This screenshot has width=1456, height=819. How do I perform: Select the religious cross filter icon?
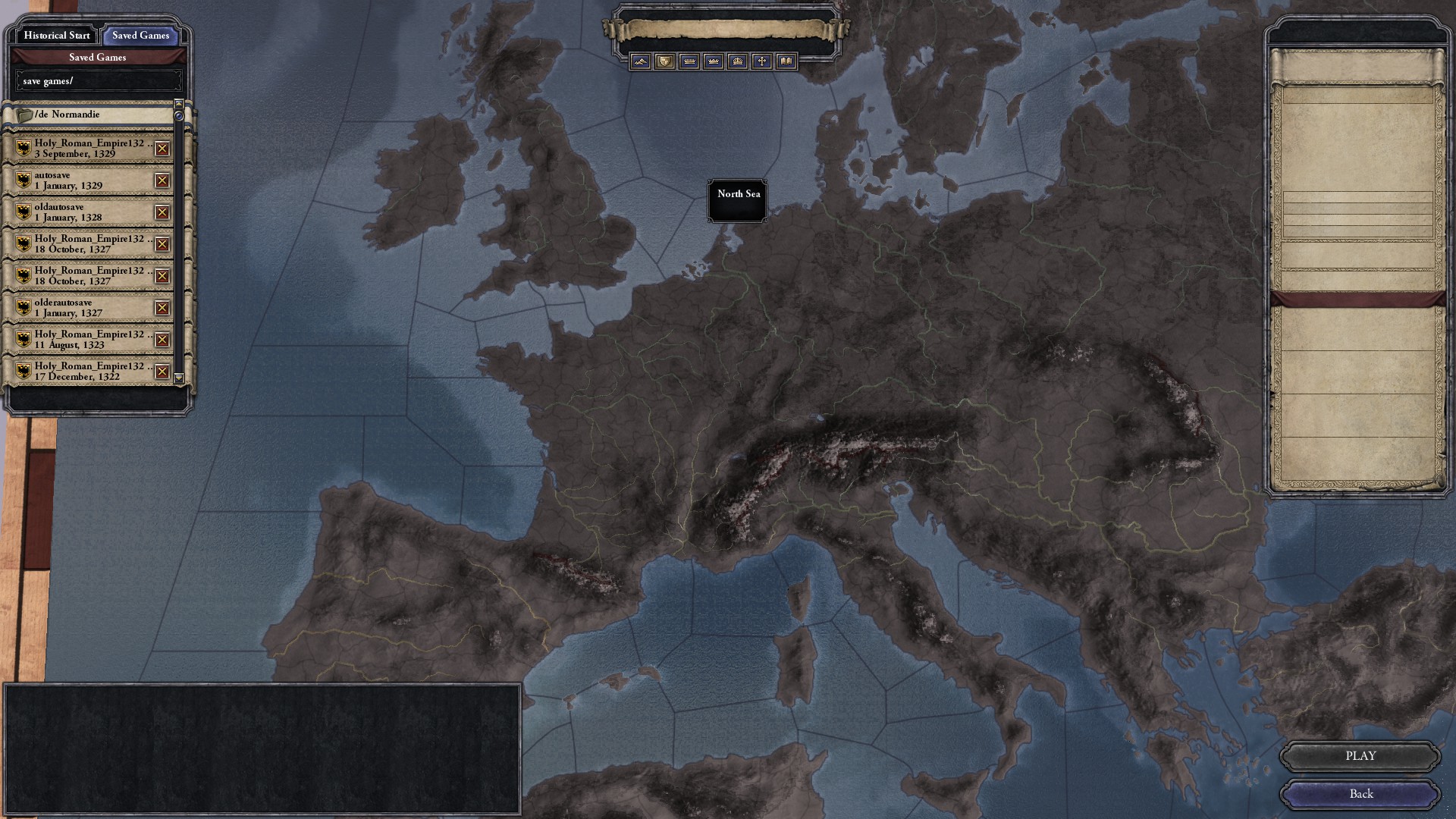pyautogui.click(x=761, y=61)
